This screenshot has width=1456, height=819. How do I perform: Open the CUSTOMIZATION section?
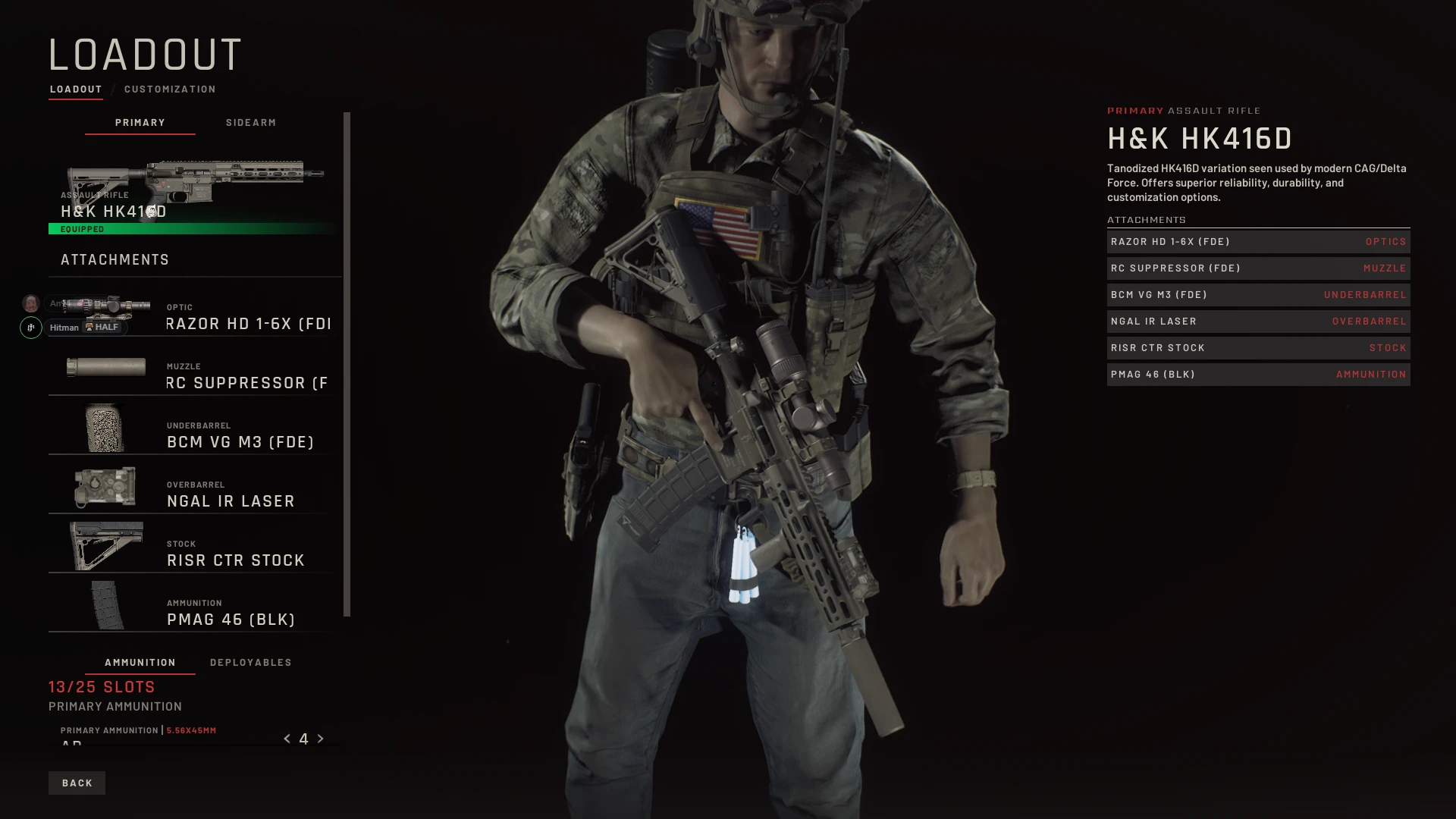[169, 89]
